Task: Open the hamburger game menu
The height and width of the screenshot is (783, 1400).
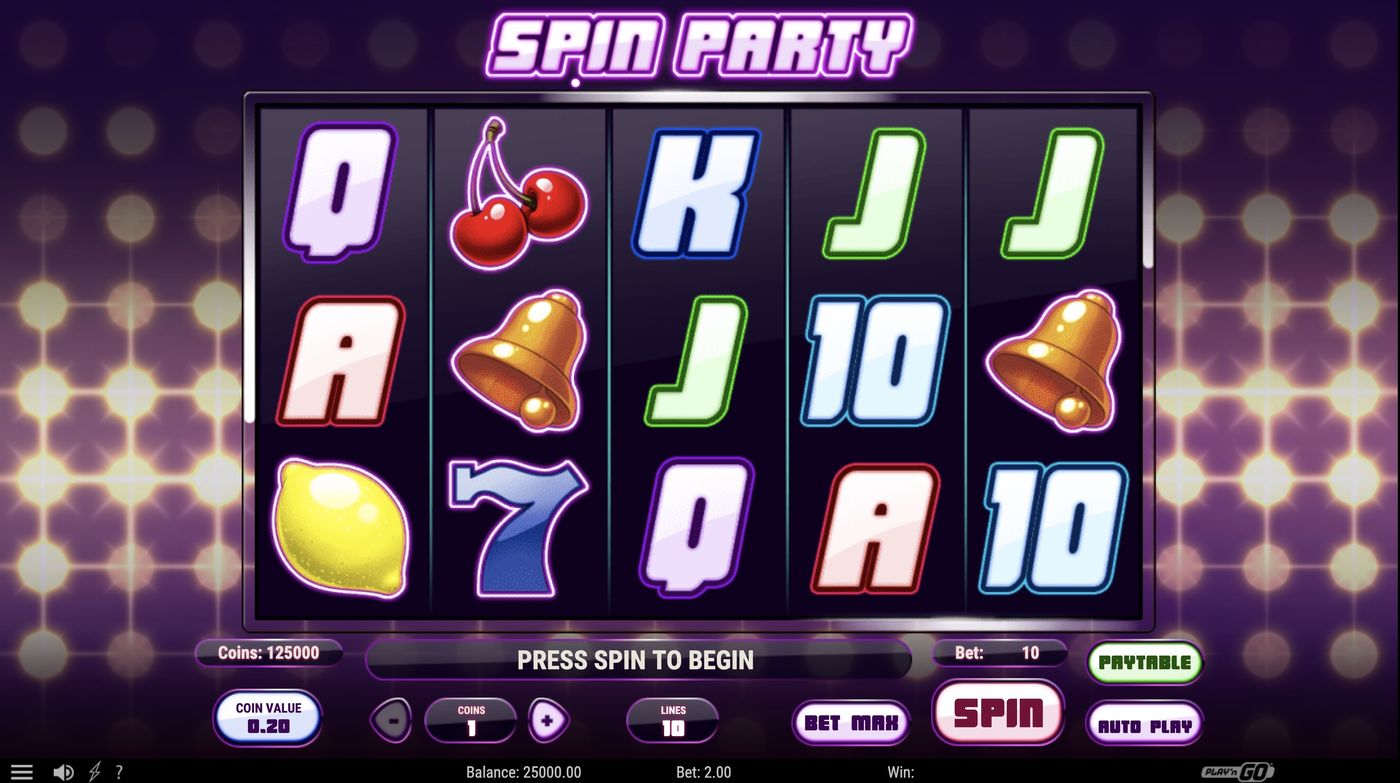Action: [24, 771]
